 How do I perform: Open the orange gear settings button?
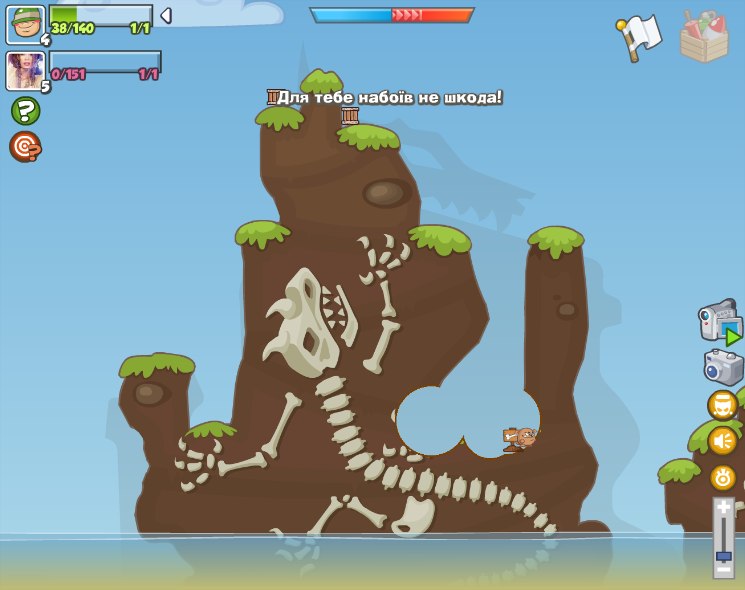pos(722,477)
